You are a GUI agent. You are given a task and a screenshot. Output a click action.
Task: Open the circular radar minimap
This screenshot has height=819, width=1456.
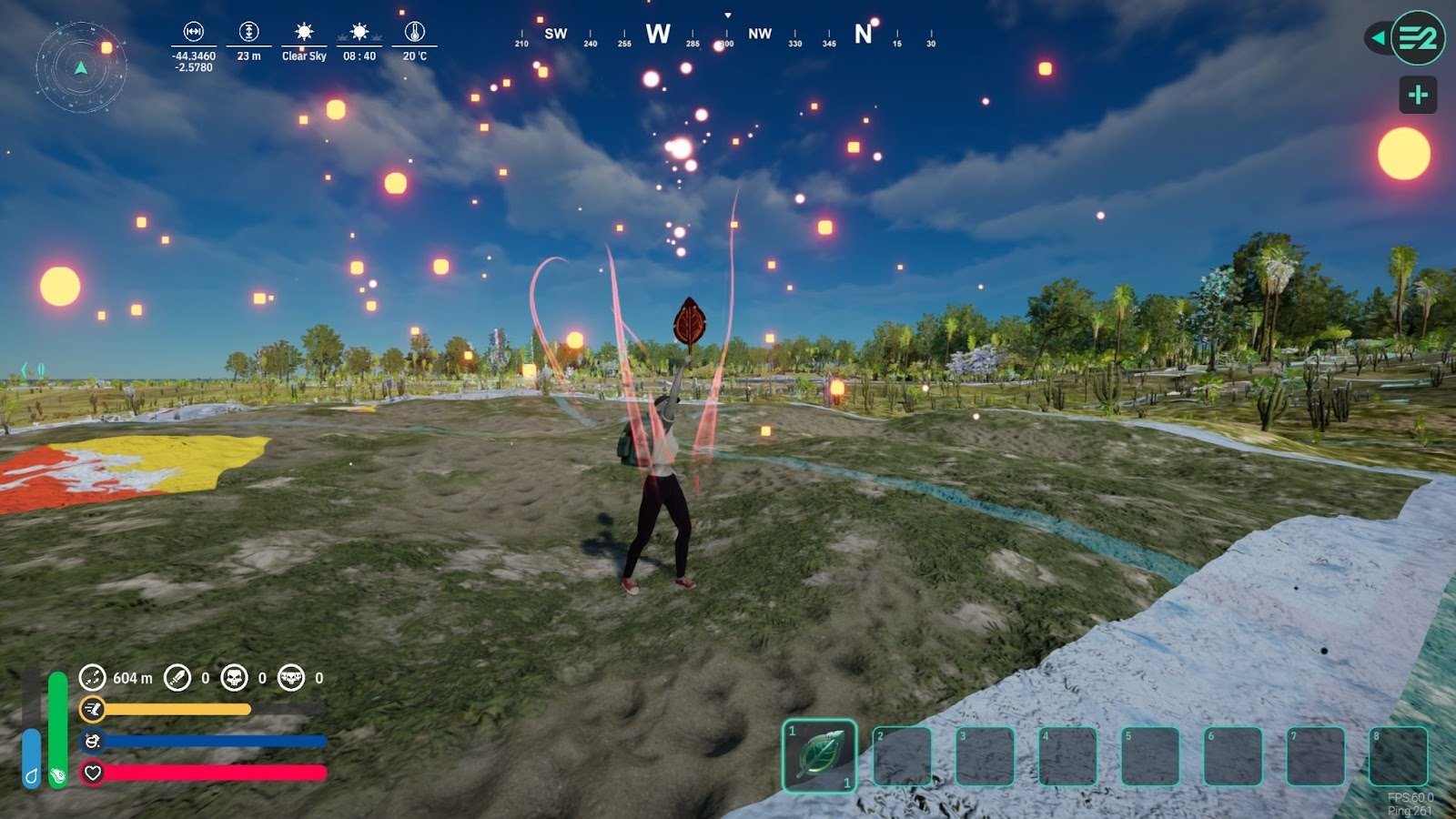point(81,66)
